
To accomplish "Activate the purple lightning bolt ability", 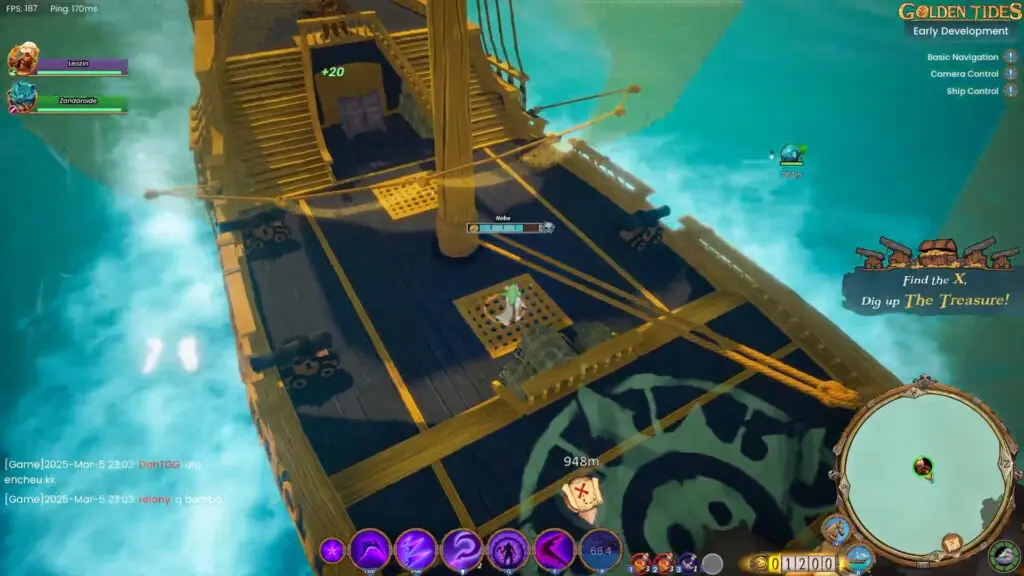I will pyautogui.click(x=415, y=550).
